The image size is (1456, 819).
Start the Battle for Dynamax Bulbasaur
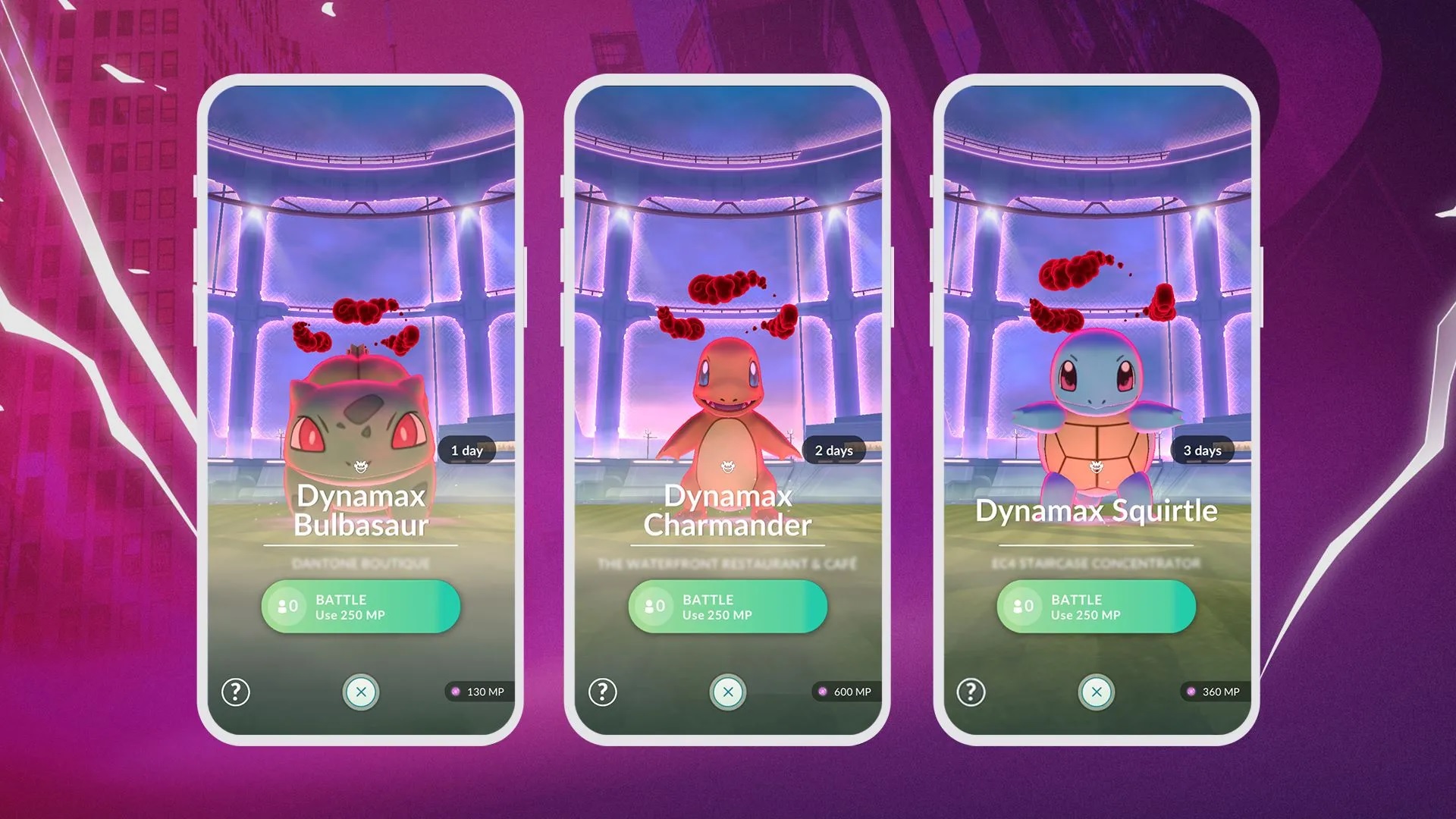[360, 606]
